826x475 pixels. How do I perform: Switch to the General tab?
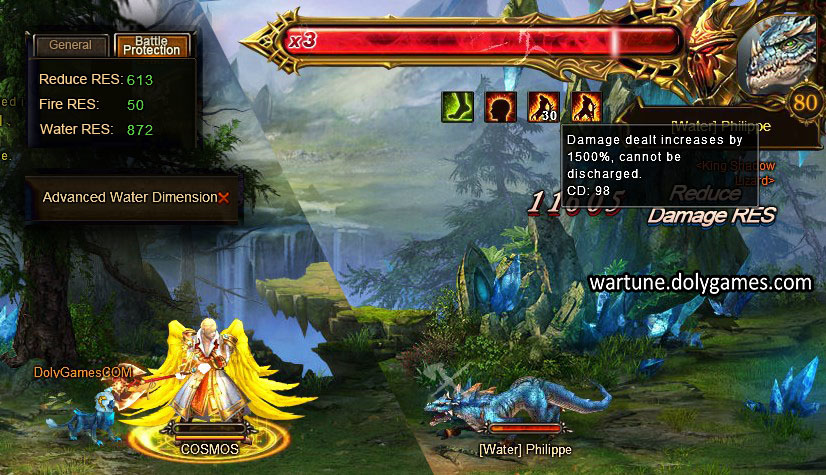tap(70, 45)
